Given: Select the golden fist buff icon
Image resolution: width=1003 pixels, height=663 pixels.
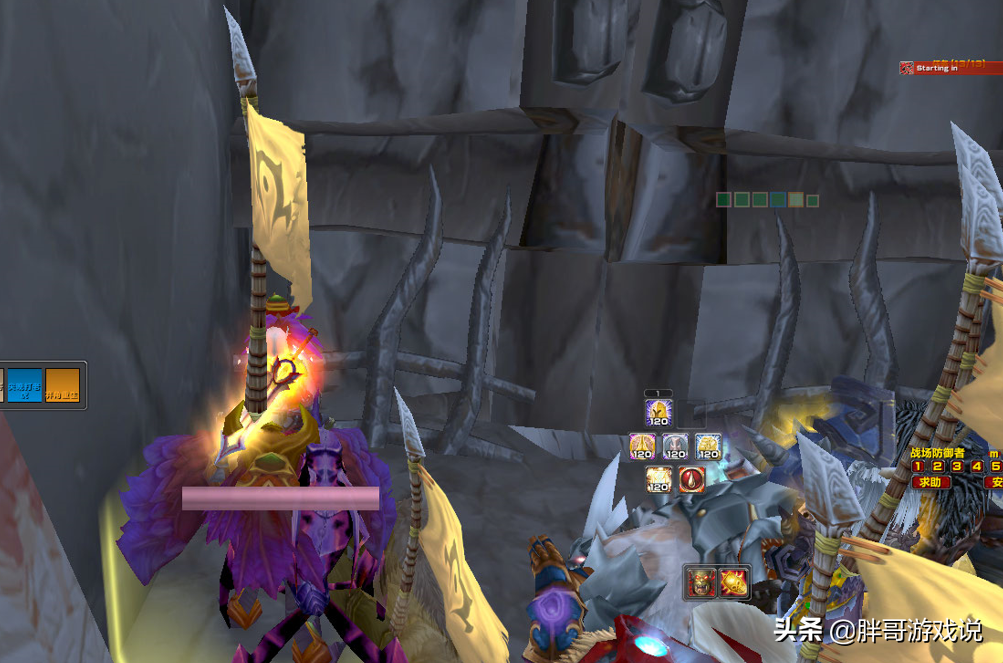Looking at the screenshot, I should point(708,447).
